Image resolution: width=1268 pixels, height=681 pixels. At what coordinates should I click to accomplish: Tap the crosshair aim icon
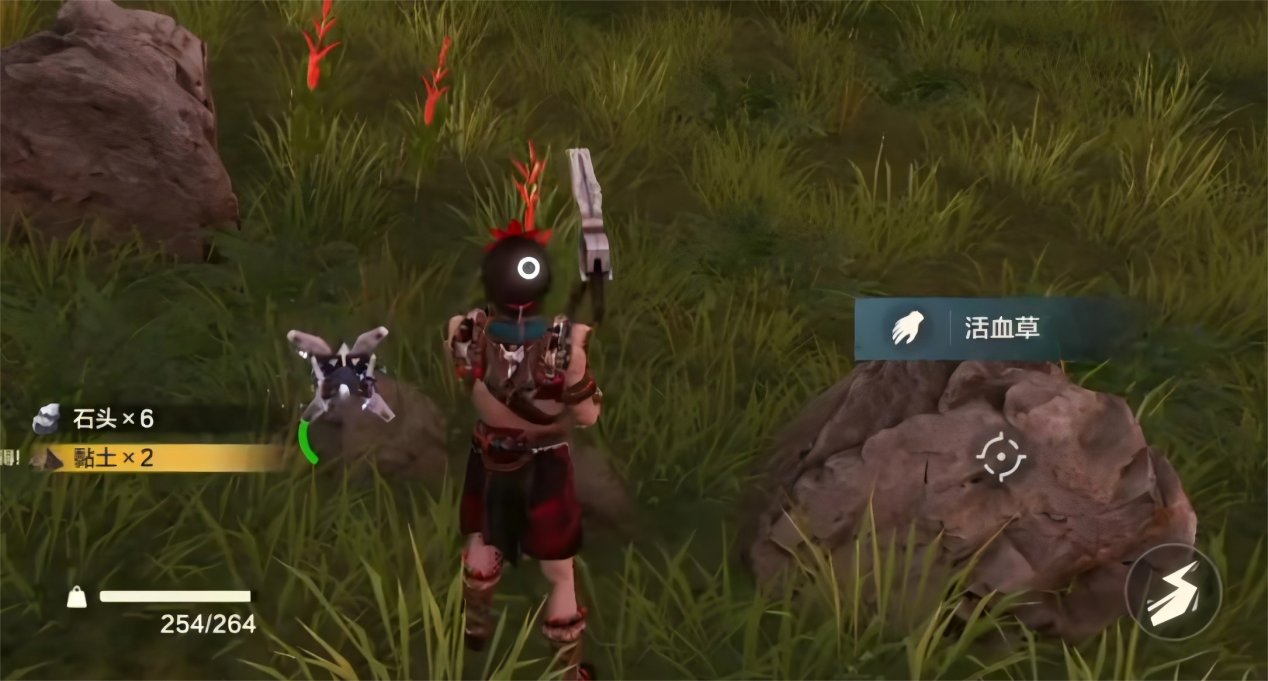tap(1000, 457)
